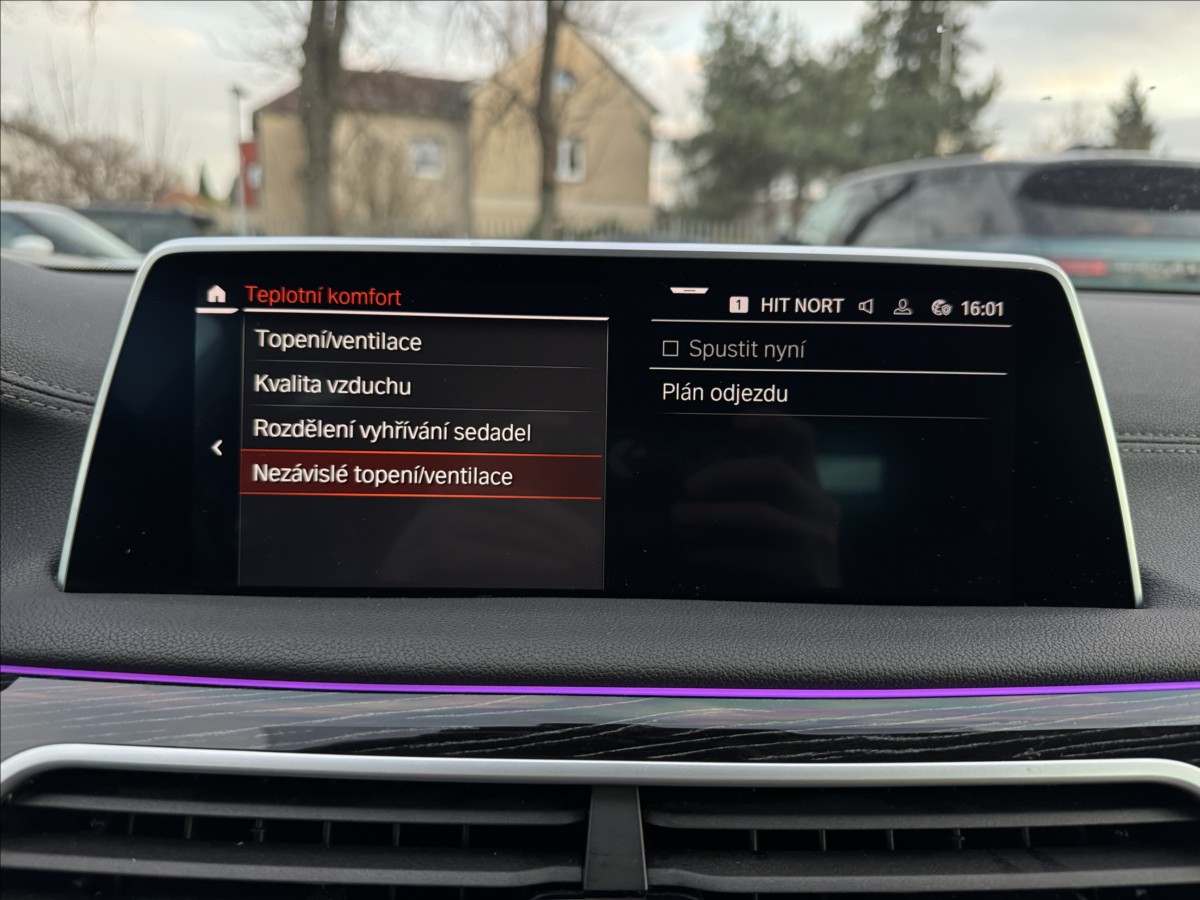Viewport: 1200px width, 900px height.
Task: Open the Topení/ventilace menu entry
Action: (338, 341)
